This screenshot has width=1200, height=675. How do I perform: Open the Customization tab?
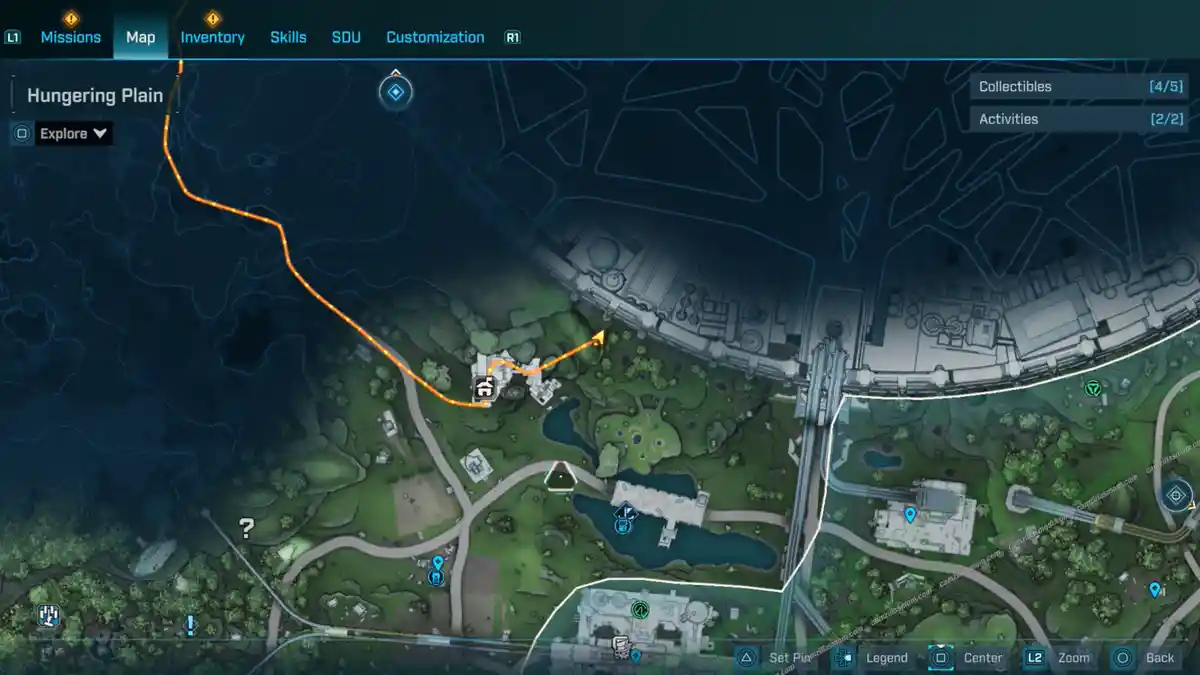(435, 37)
